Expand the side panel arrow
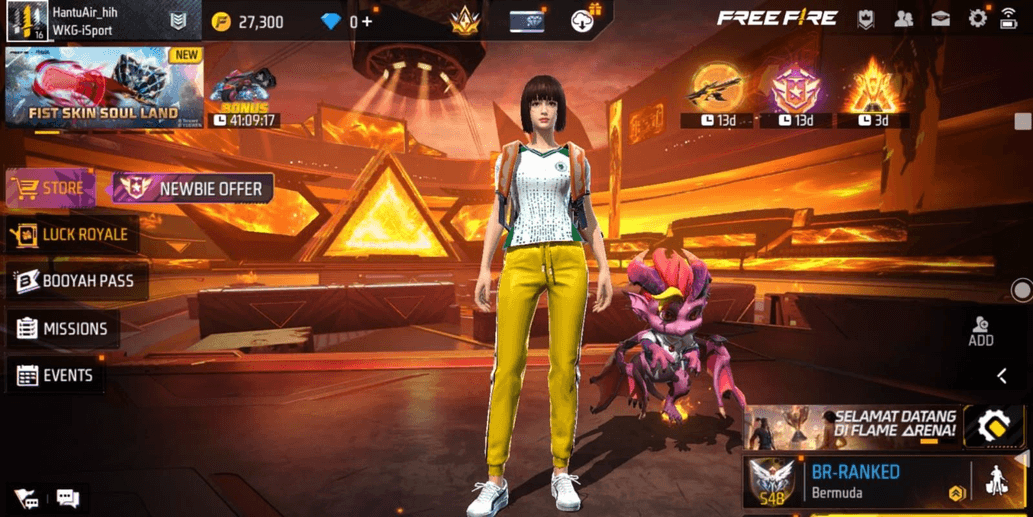 click(x=1002, y=376)
